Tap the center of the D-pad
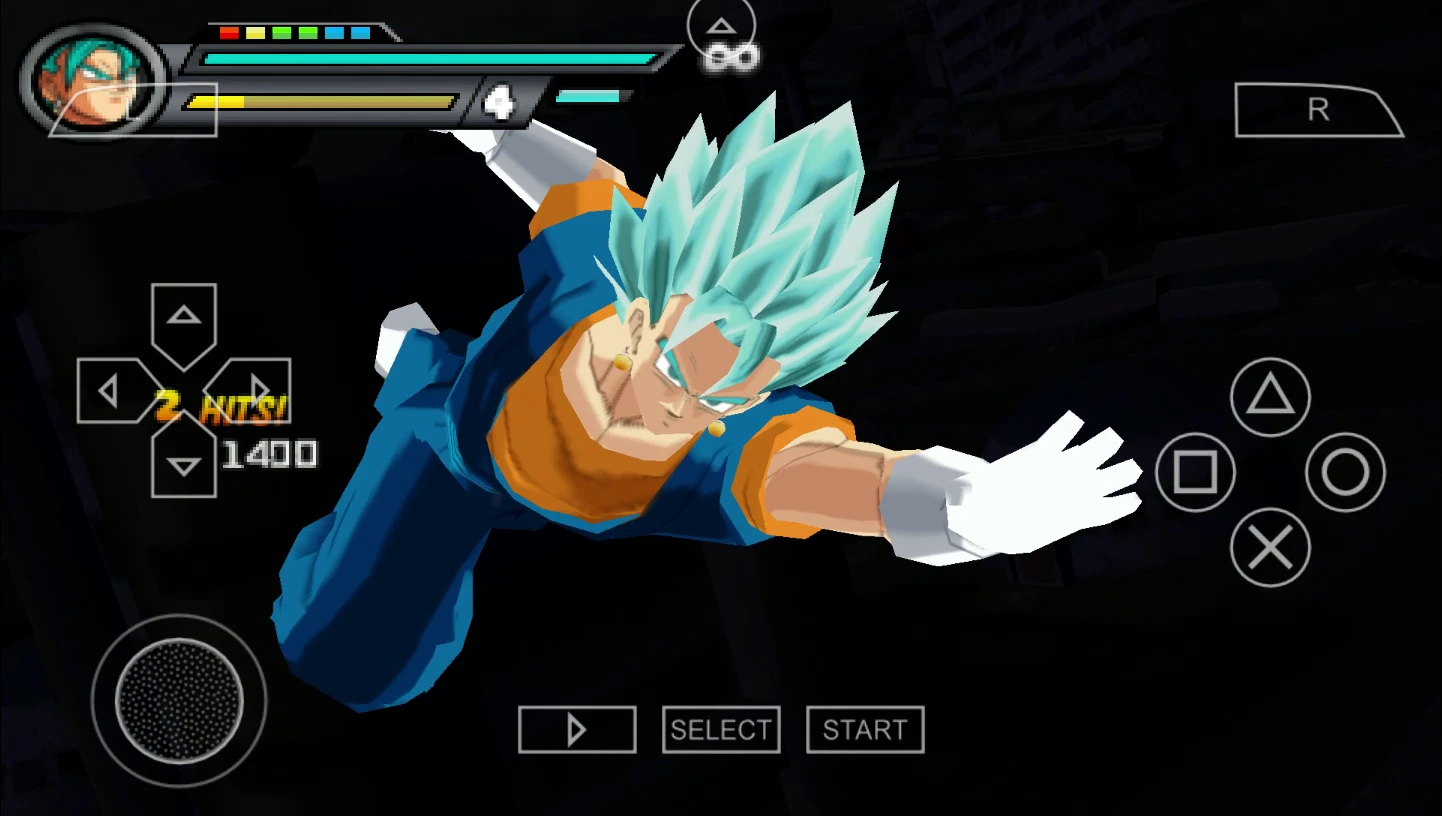This screenshot has width=1442, height=816. (x=182, y=389)
